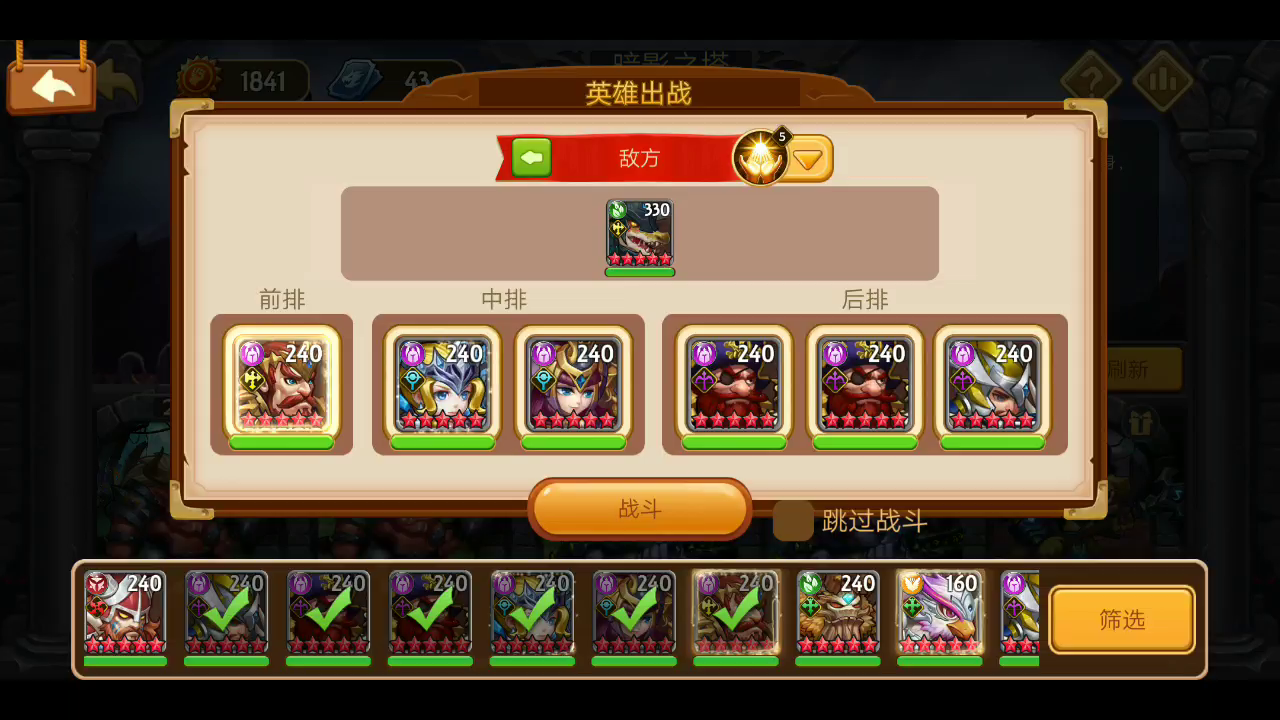Deselect the checked second hero in roster
The image size is (1280, 720).
click(226, 612)
